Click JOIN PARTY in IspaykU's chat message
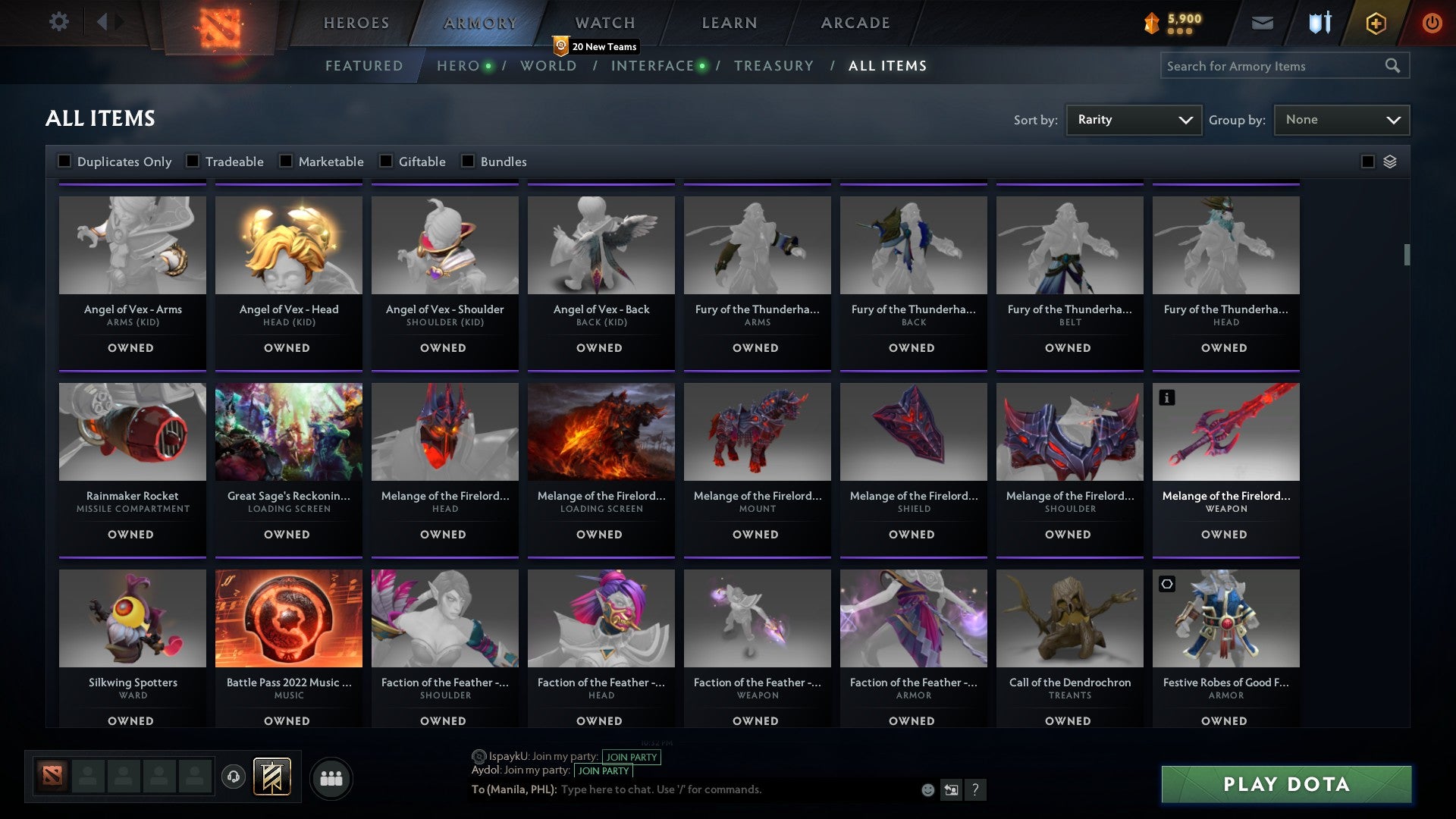 click(632, 757)
